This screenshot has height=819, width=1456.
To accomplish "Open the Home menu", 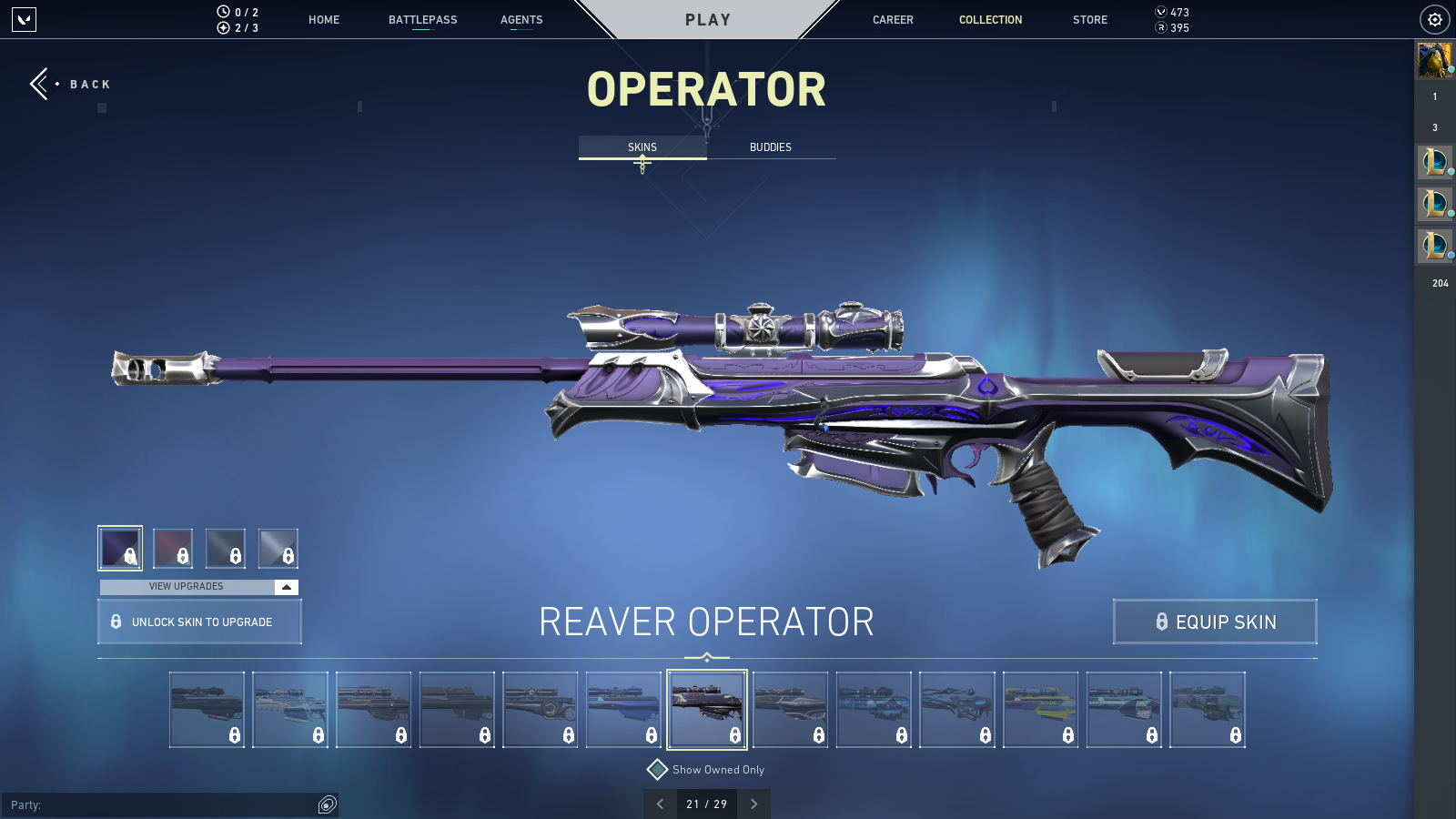I will click(x=324, y=20).
